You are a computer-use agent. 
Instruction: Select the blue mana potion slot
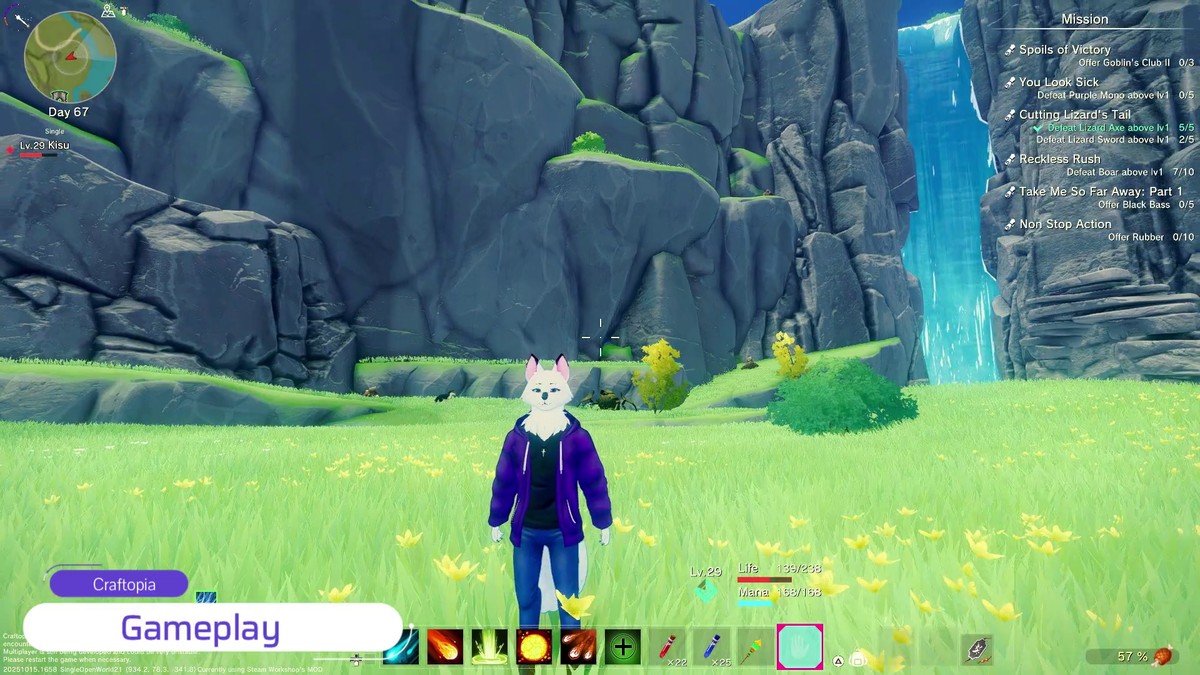pos(711,647)
